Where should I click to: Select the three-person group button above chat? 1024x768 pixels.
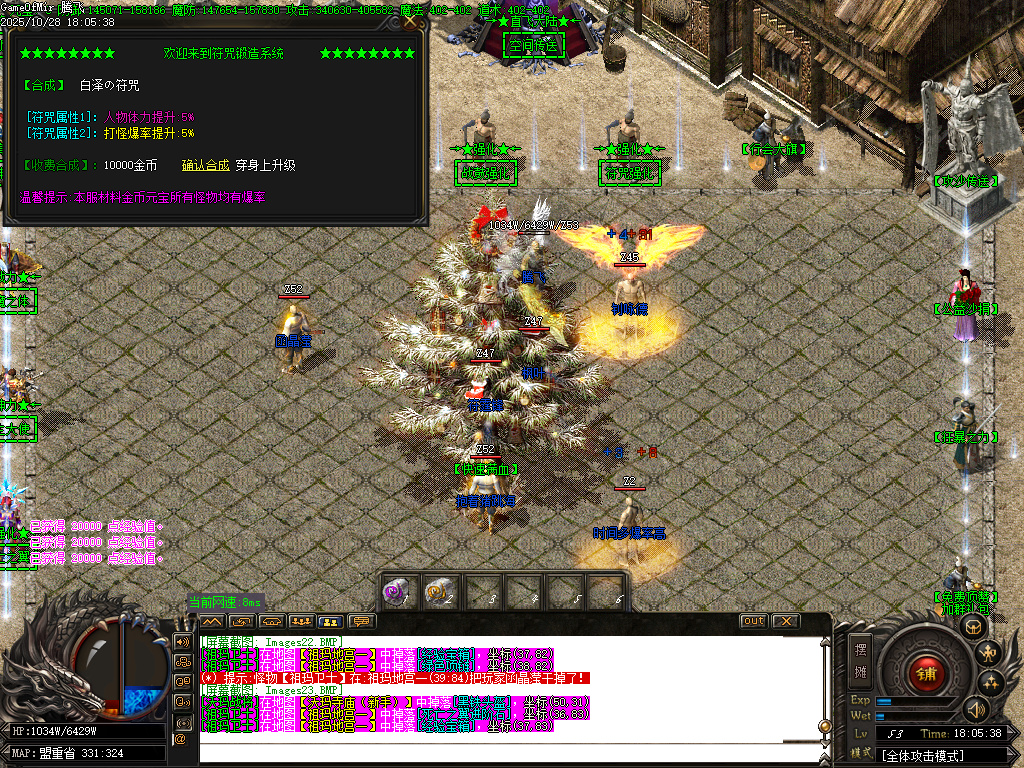click(301, 621)
